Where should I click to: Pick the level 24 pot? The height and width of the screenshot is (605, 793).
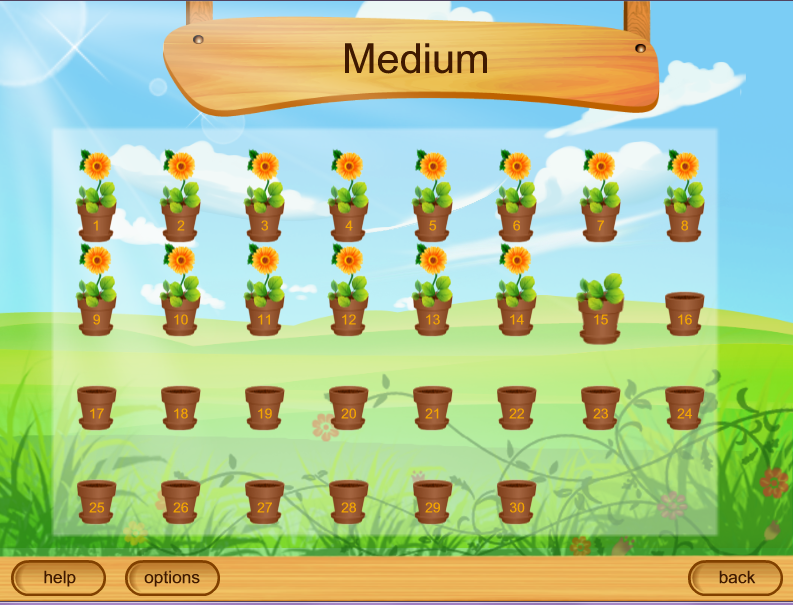684,408
